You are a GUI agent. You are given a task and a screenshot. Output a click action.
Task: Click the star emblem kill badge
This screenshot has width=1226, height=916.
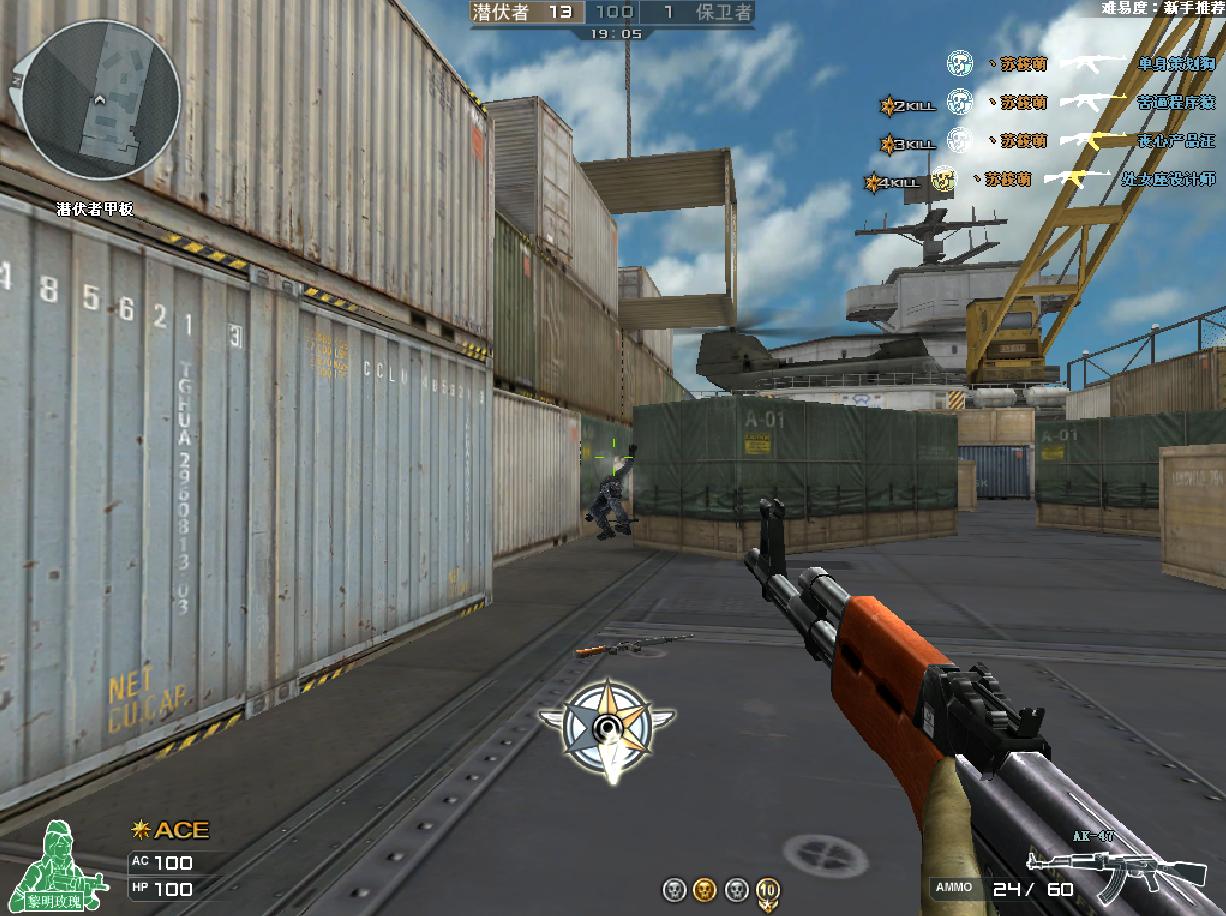pyautogui.click(x=606, y=727)
